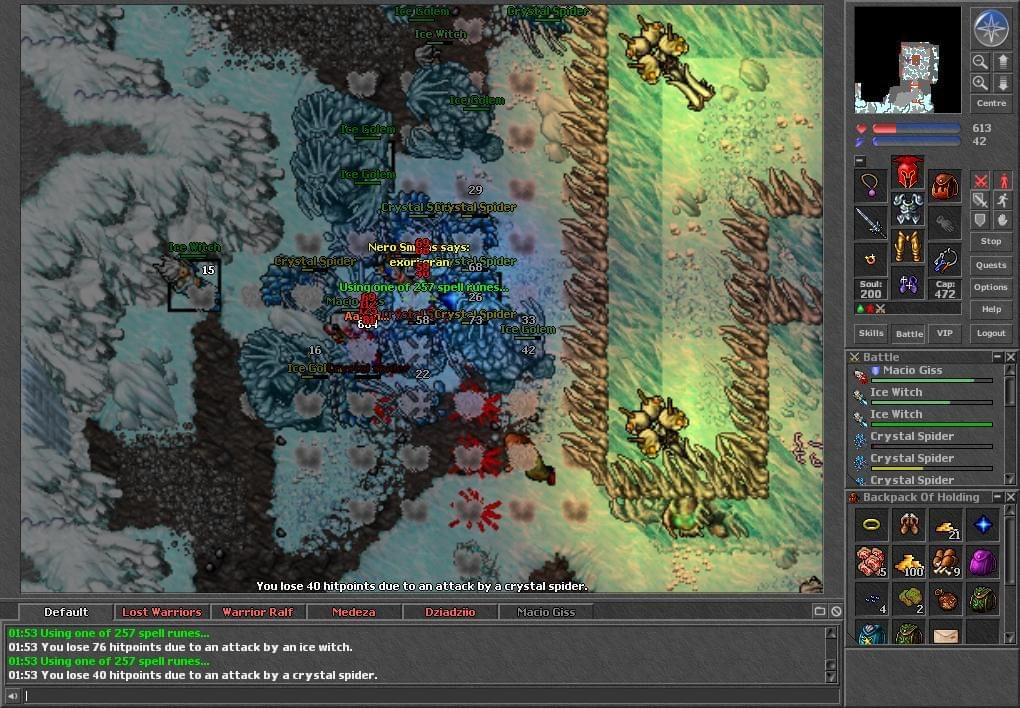Image resolution: width=1020 pixels, height=708 pixels.
Task: Close the Backpack Of Holding window
Action: (1011, 497)
